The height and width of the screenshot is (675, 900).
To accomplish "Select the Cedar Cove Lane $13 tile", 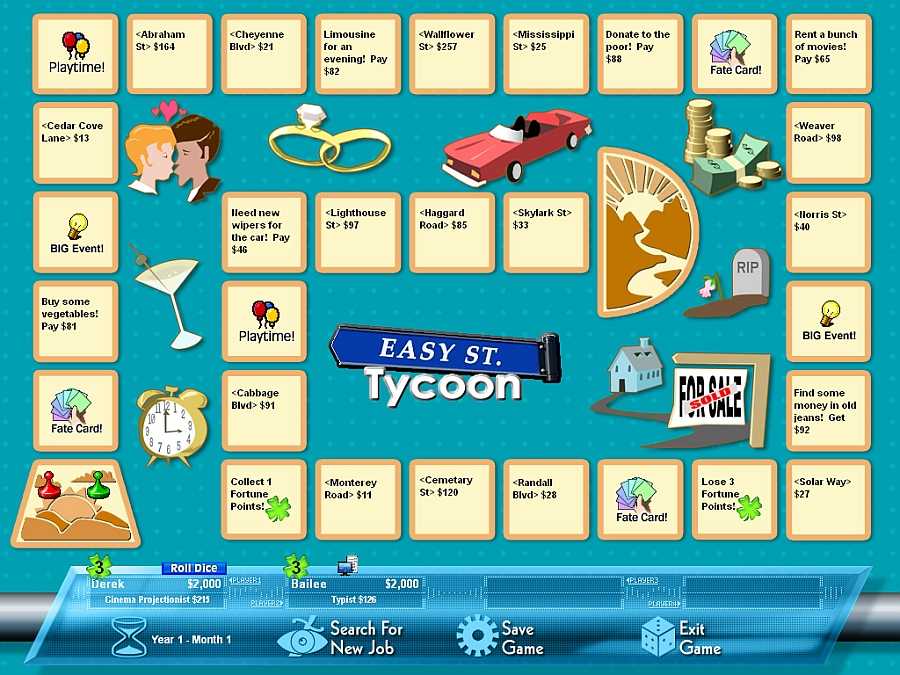I will click(76, 143).
